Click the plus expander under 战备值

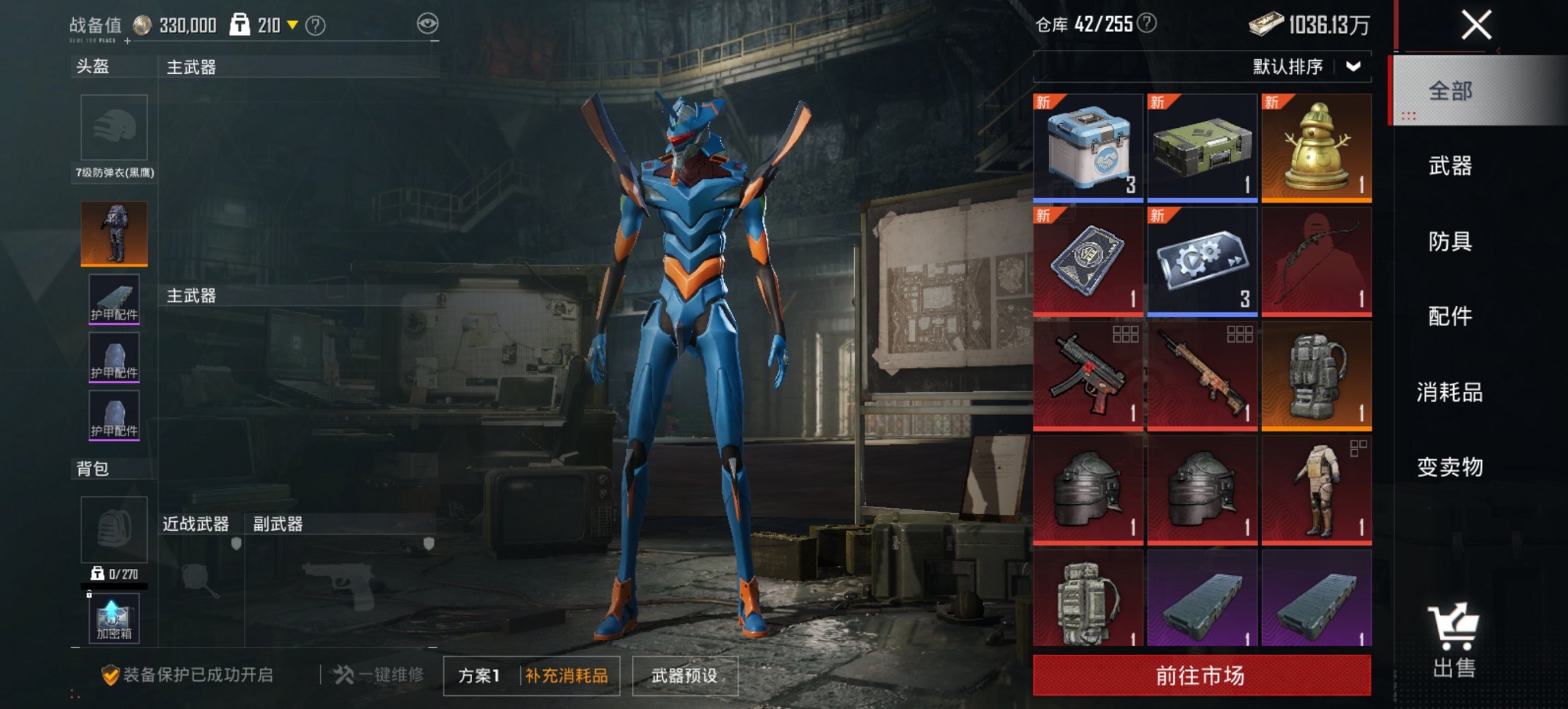click(x=128, y=42)
